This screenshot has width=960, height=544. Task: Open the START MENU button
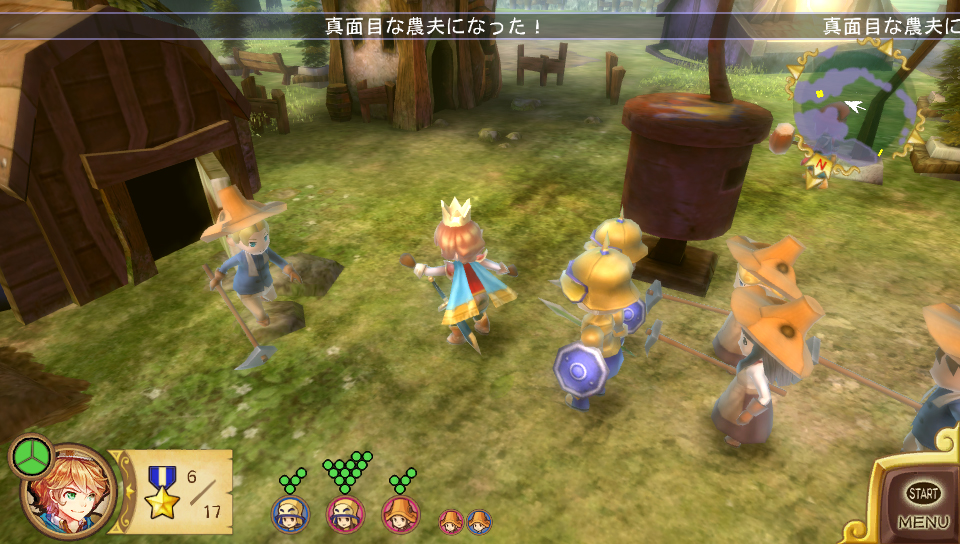click(922, 504)
